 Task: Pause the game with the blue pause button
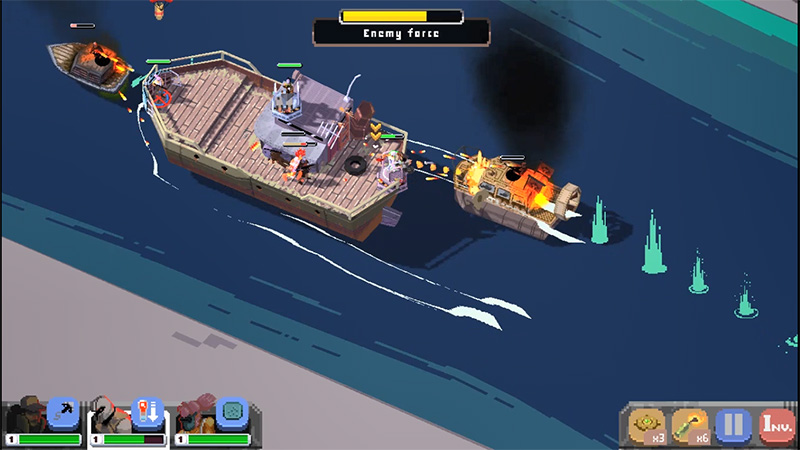(733, 425)
